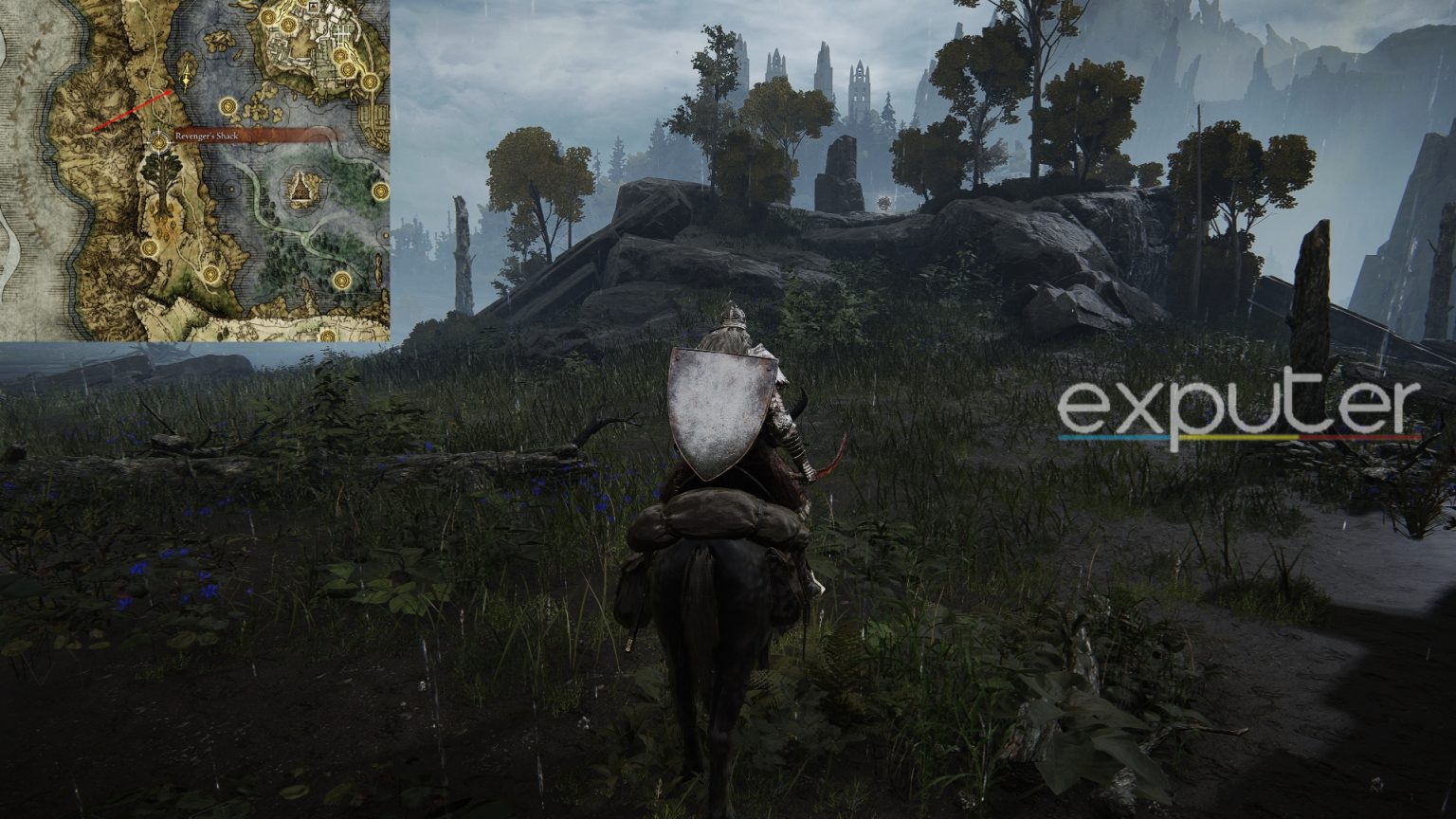Click the small square gate icon atop the academy
1456x819 pixels.
pyautogui.click(x=313, y=6)
